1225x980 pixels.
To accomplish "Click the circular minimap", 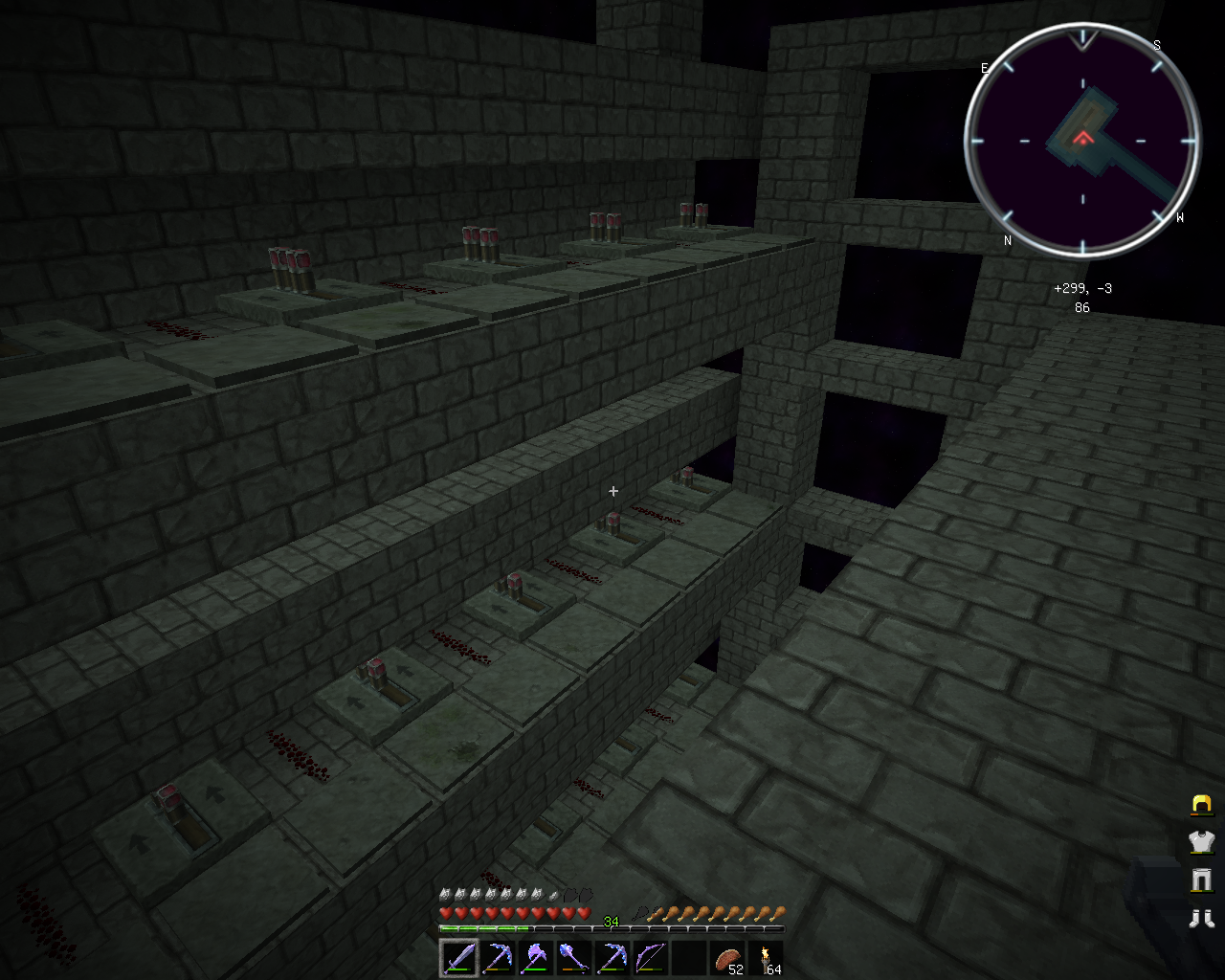I will coord(1082,142).
